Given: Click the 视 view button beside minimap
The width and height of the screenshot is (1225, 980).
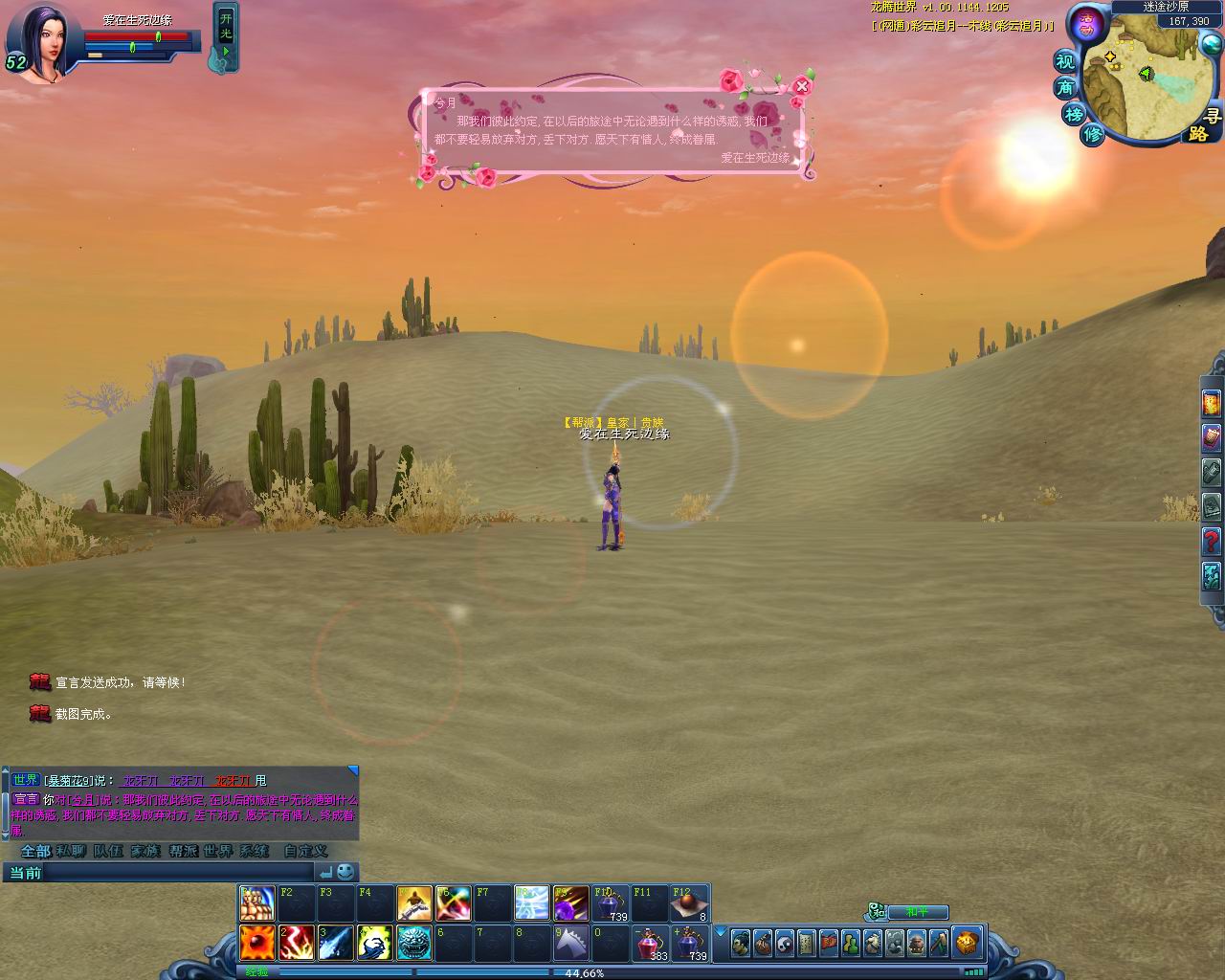Looking at the screenshot, I should 1066,62.
